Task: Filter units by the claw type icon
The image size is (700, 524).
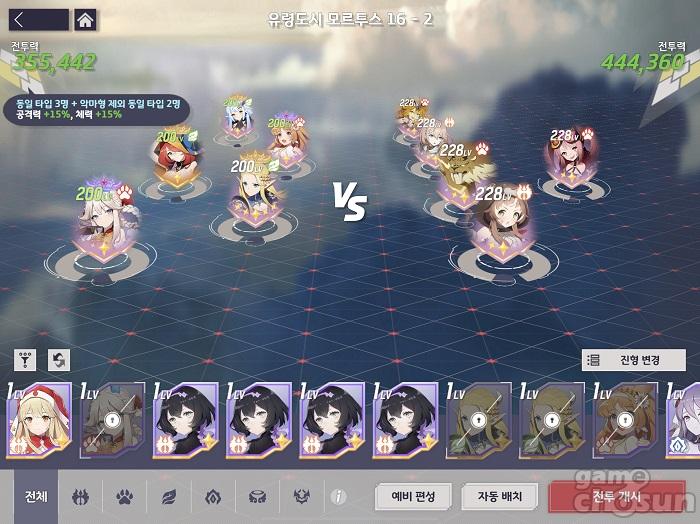Action: [x=81, y=495]
